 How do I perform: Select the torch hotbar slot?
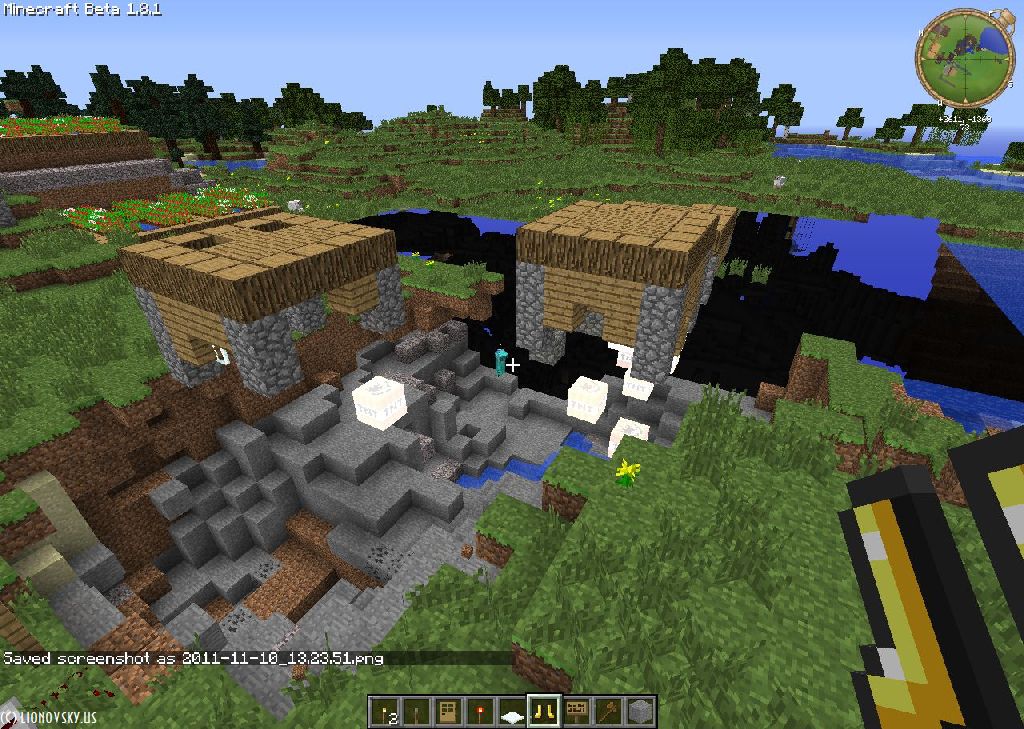[383, 711]
